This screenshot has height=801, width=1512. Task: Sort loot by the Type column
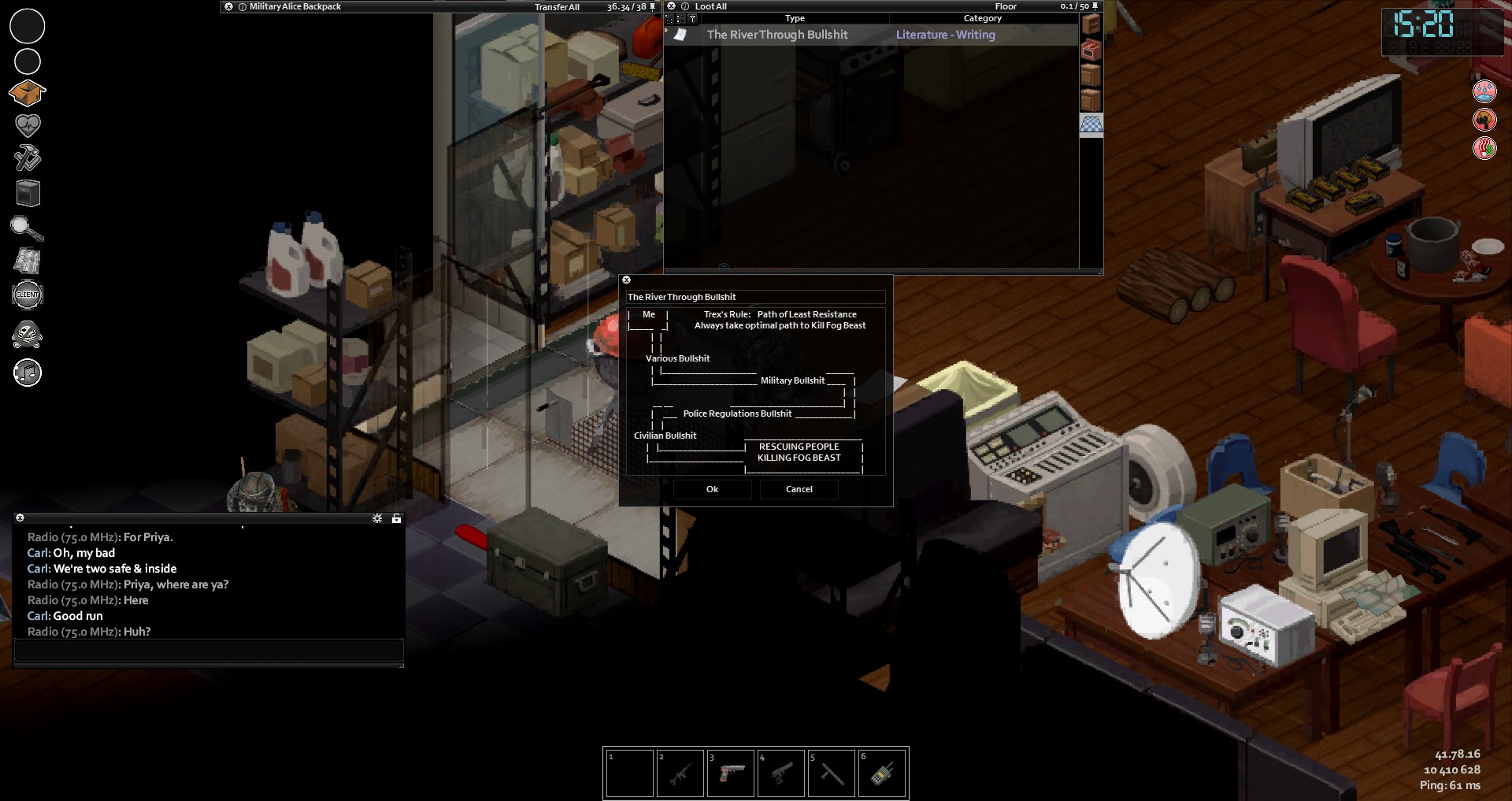(795, 18)
